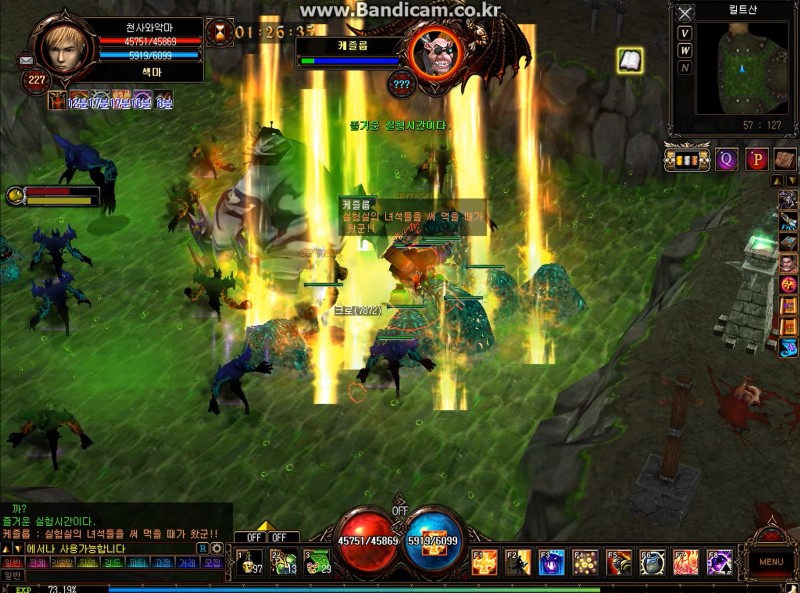Activate the F4 golden orbs skill

click(586, 562)
